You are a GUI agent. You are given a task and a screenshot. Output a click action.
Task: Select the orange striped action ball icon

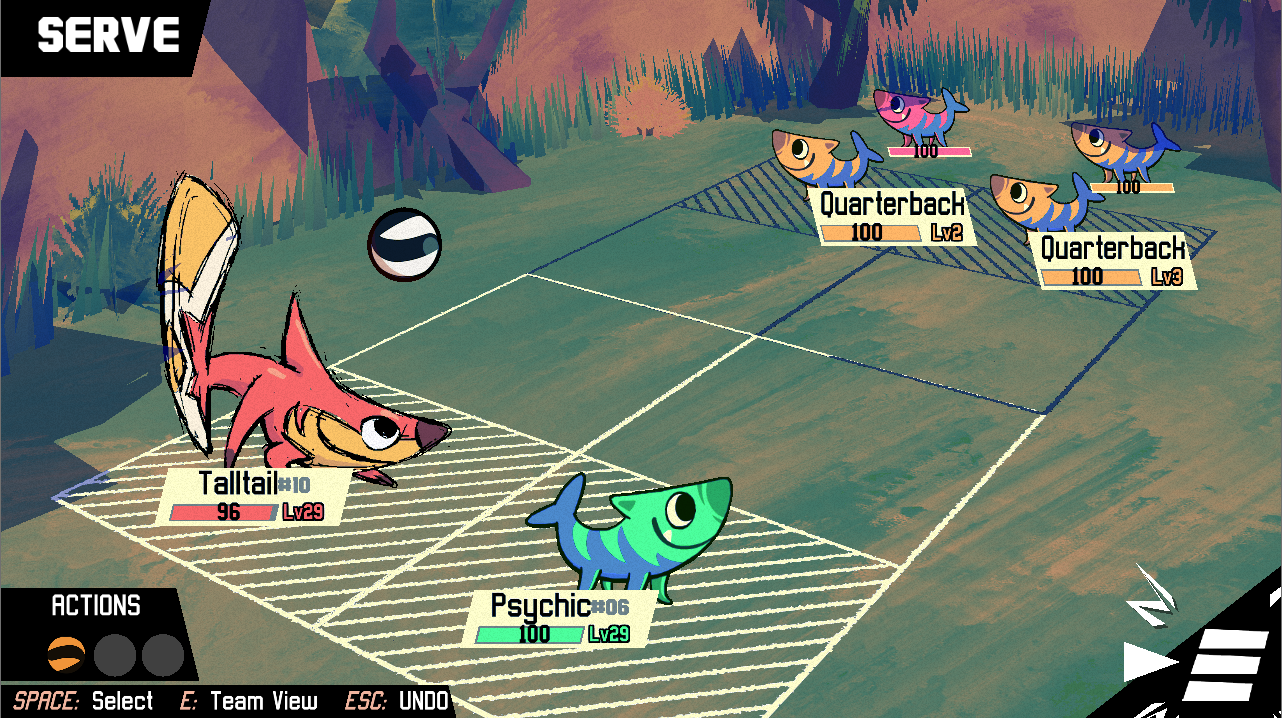coord(66,655)
